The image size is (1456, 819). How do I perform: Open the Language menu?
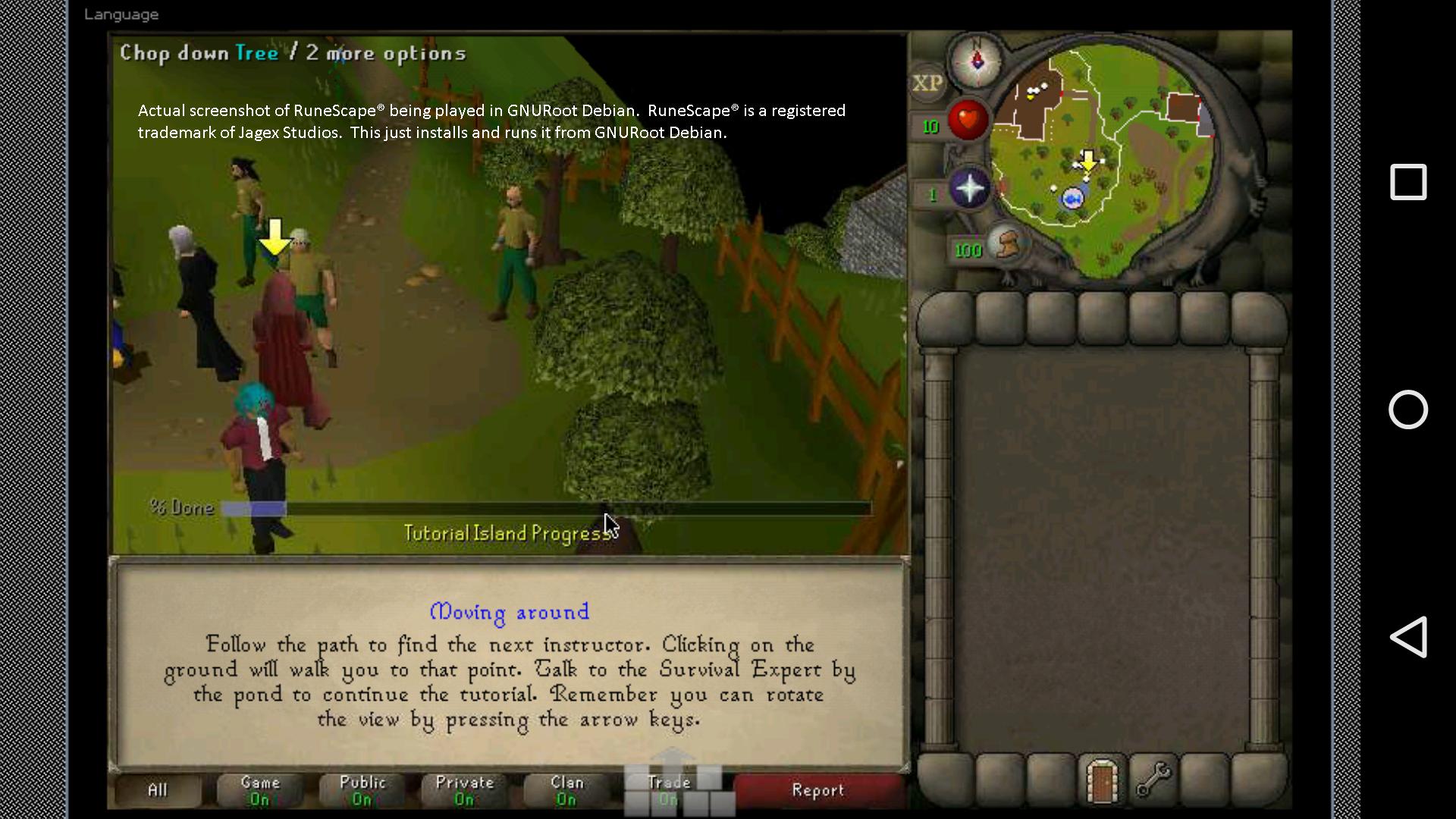click(121, 14)
